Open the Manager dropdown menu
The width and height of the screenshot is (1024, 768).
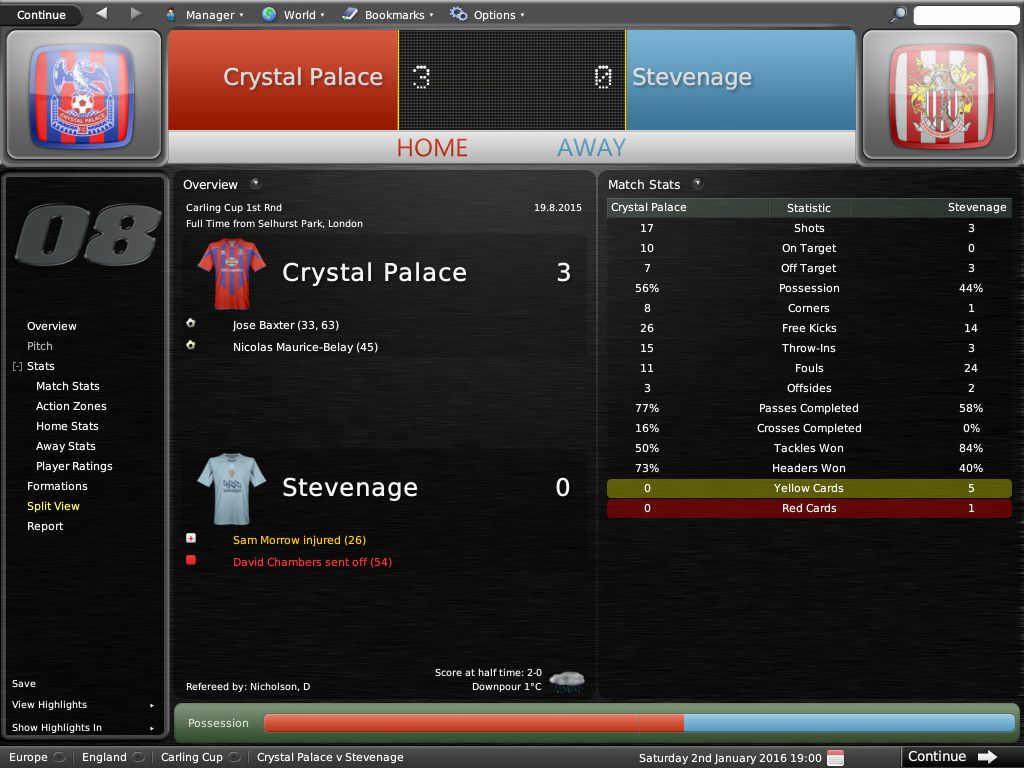click(204, 15)
